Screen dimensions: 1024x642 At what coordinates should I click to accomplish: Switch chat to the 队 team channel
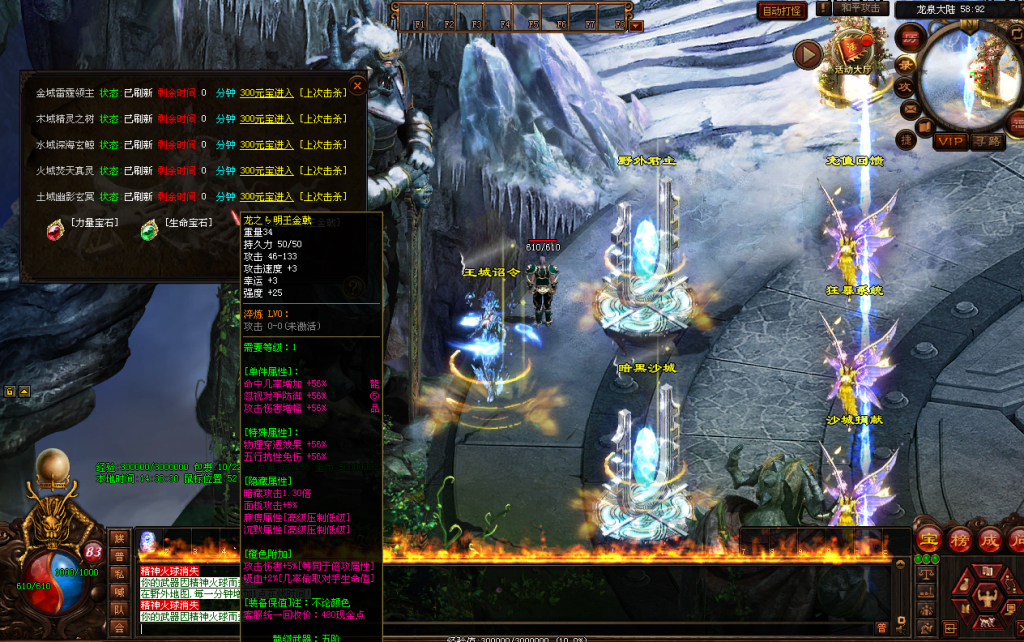tap(119, 609)
